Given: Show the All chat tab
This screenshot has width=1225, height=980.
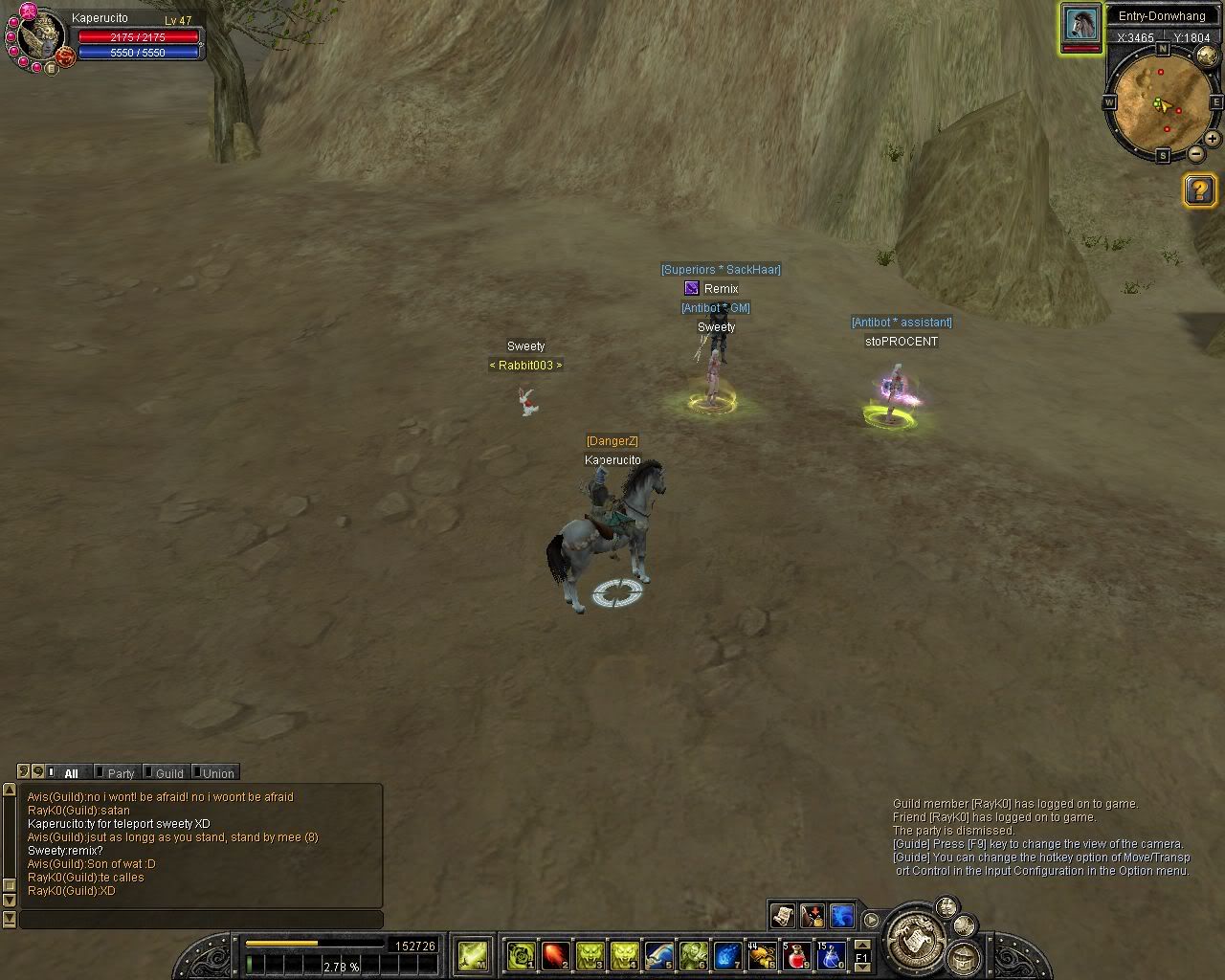Looking at the screenshot, I should tap(71, 773).
